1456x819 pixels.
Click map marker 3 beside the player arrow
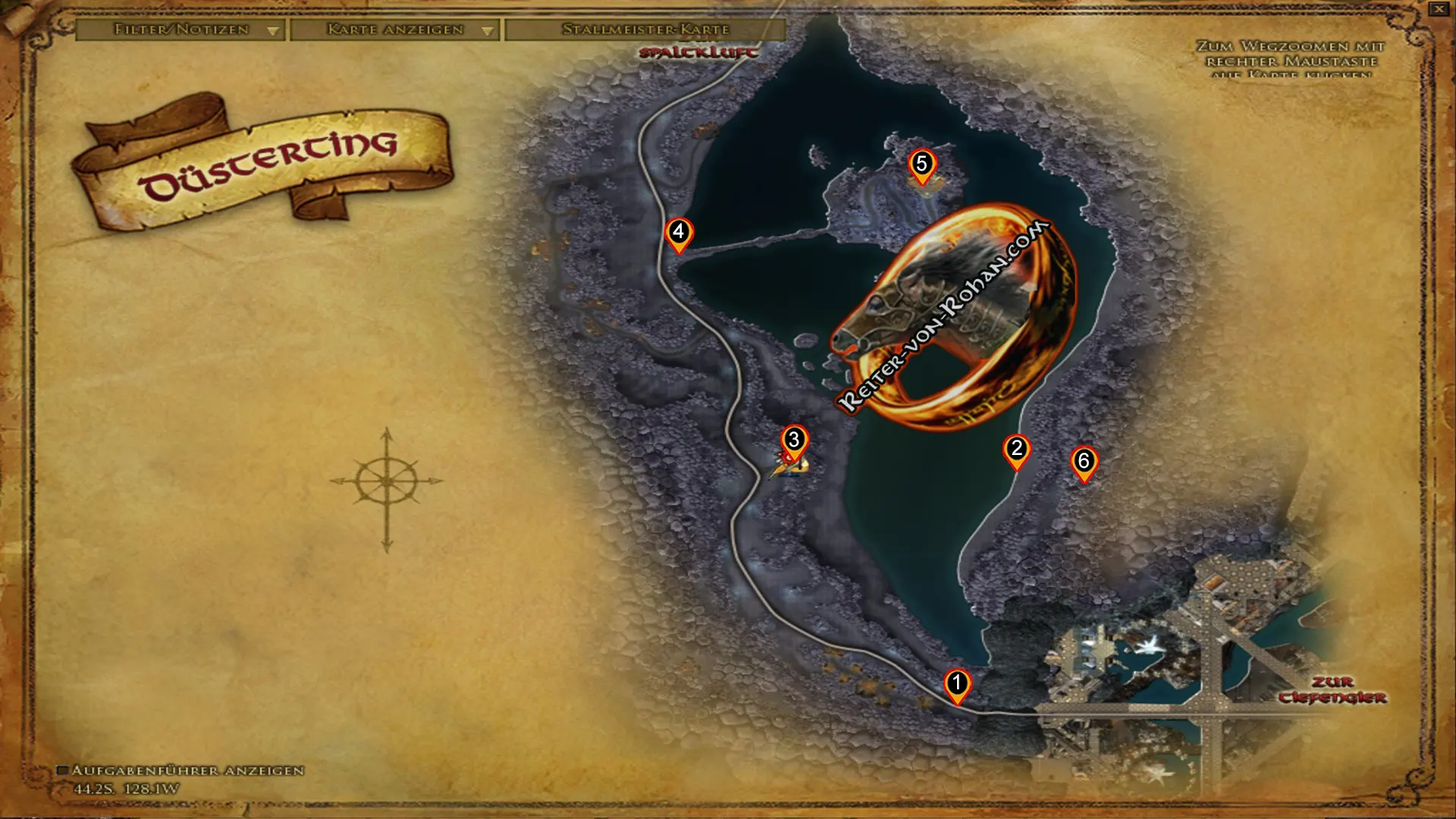[x=793, y=438]
